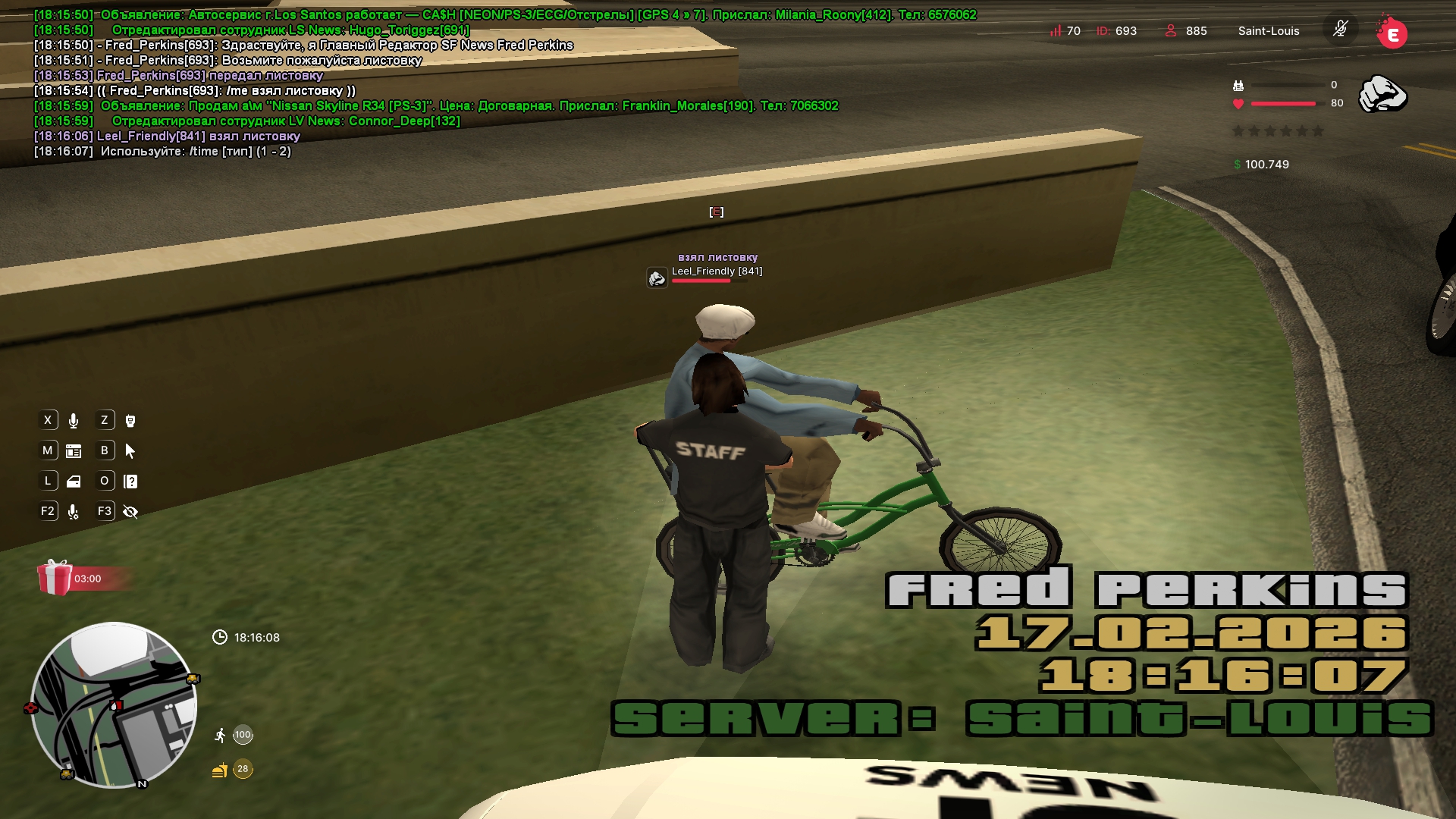Open the question mark help book

[130, 482]
